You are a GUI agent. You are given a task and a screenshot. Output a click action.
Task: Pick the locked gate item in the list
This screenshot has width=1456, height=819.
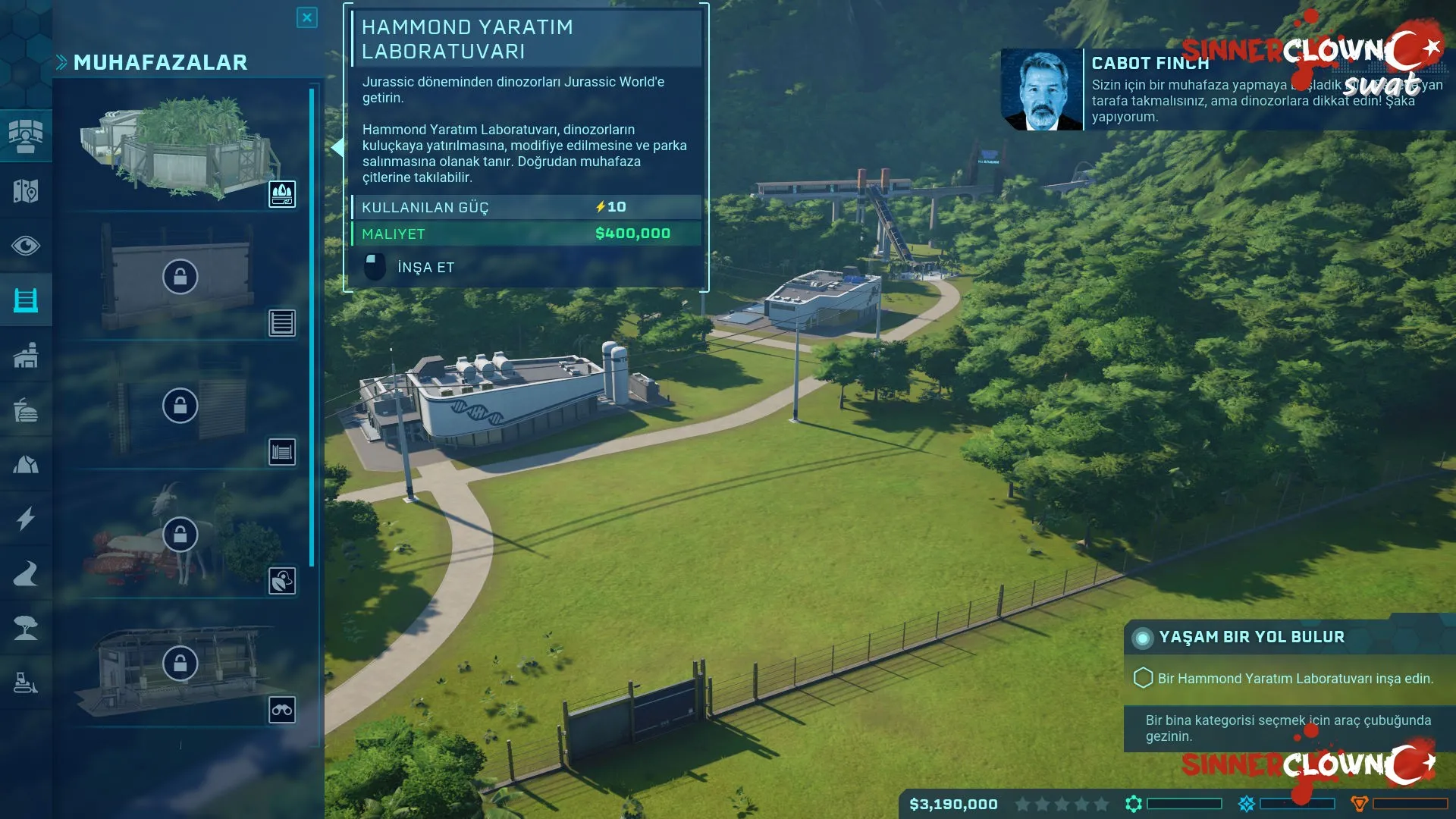tap(180, 406)
